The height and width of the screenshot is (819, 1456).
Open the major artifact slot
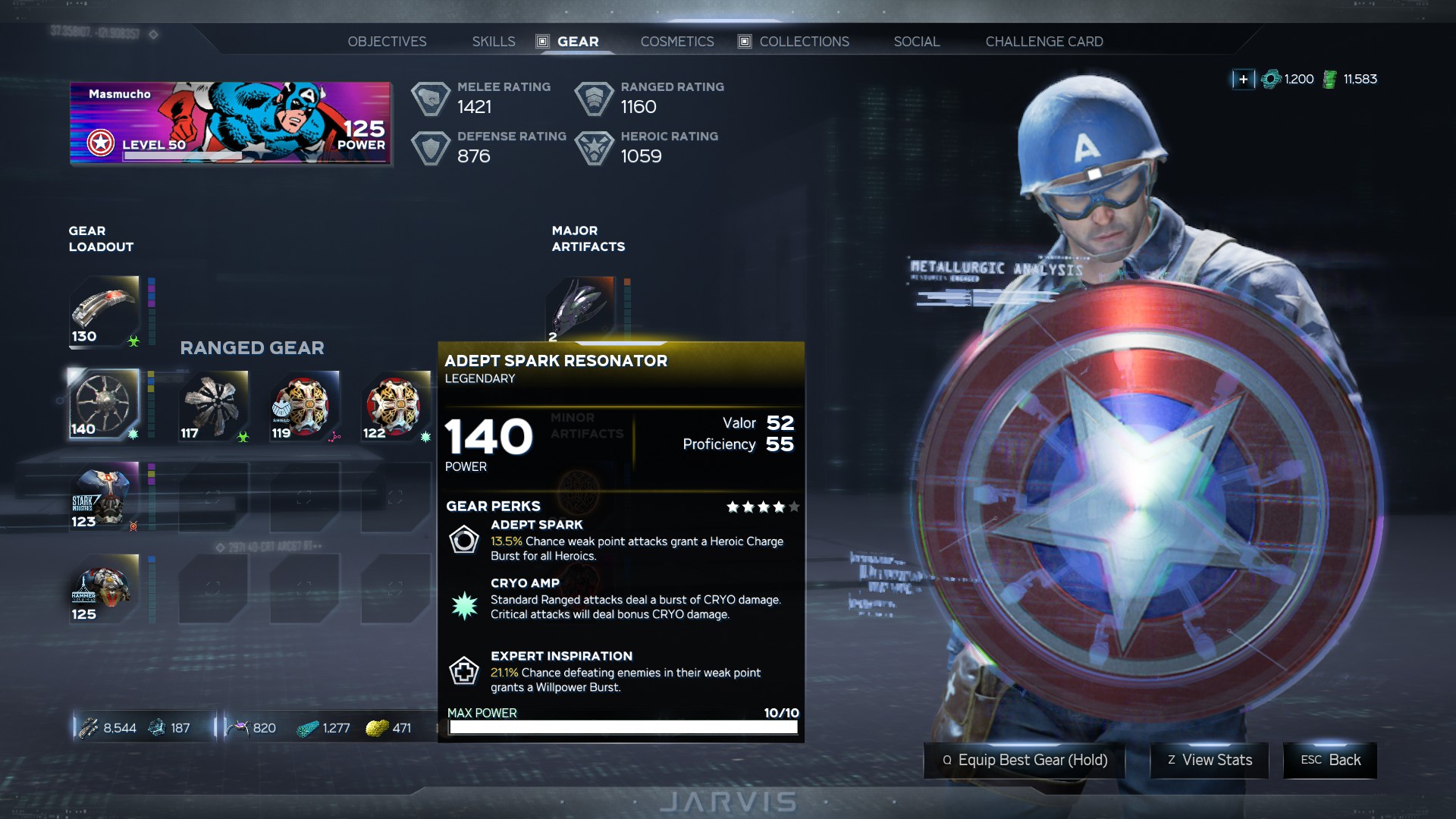point(580,309)
